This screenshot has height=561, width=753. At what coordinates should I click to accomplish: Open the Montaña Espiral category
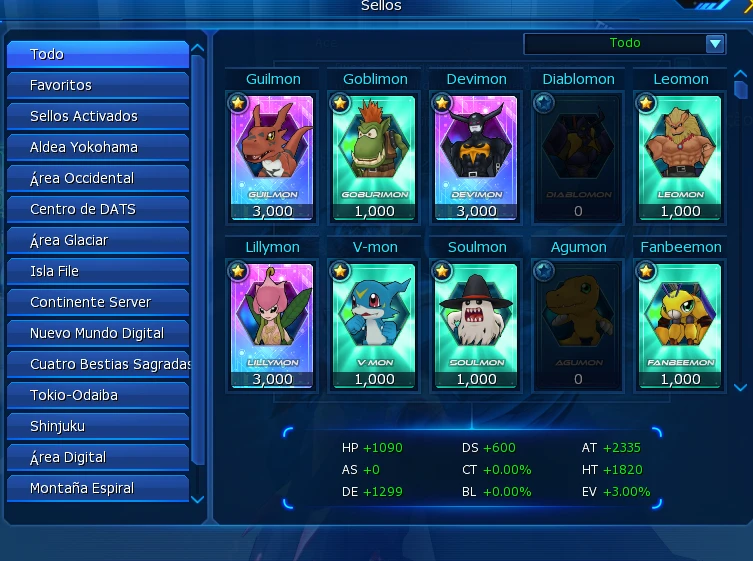click(x=97, y=488)
